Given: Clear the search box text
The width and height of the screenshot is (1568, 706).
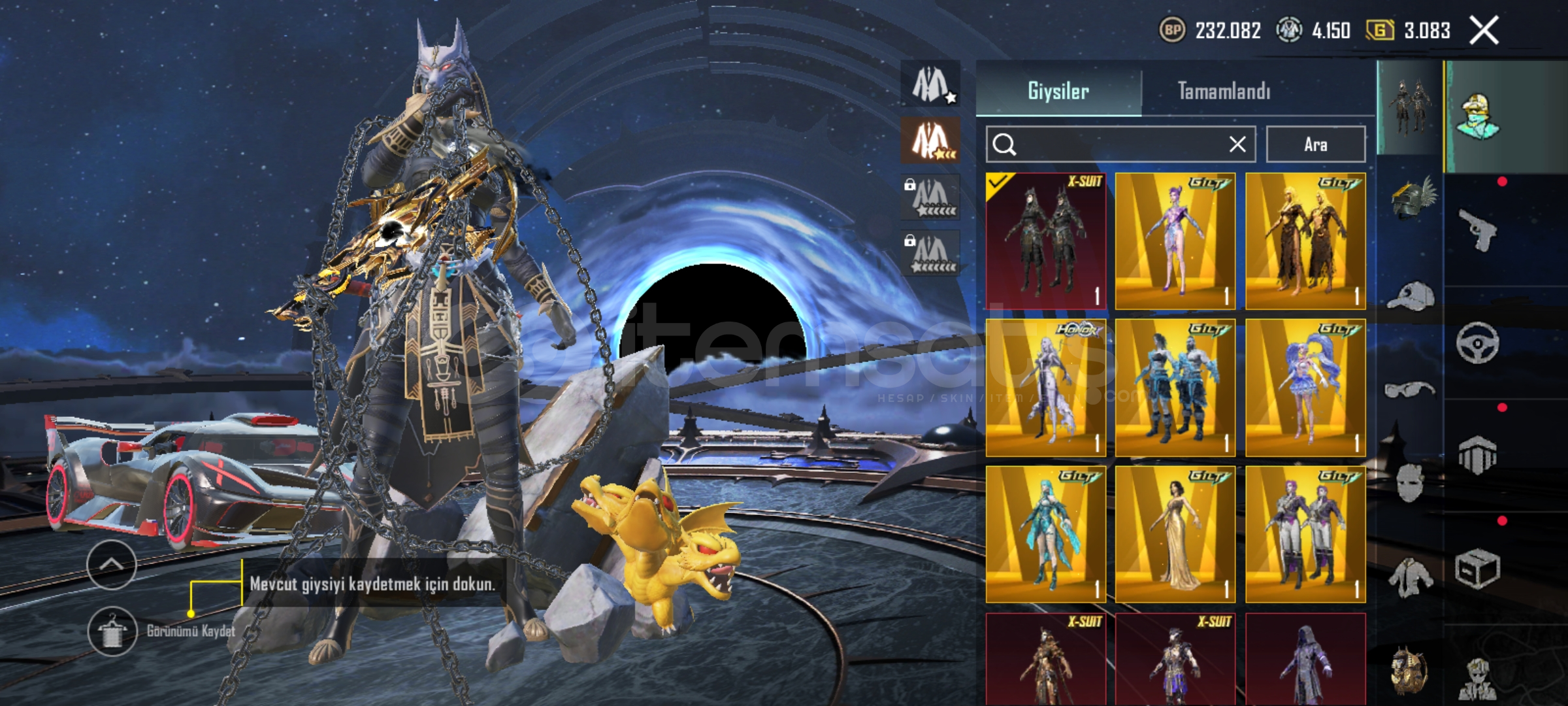Looking at the screenshot, I should click(1237, 144).
